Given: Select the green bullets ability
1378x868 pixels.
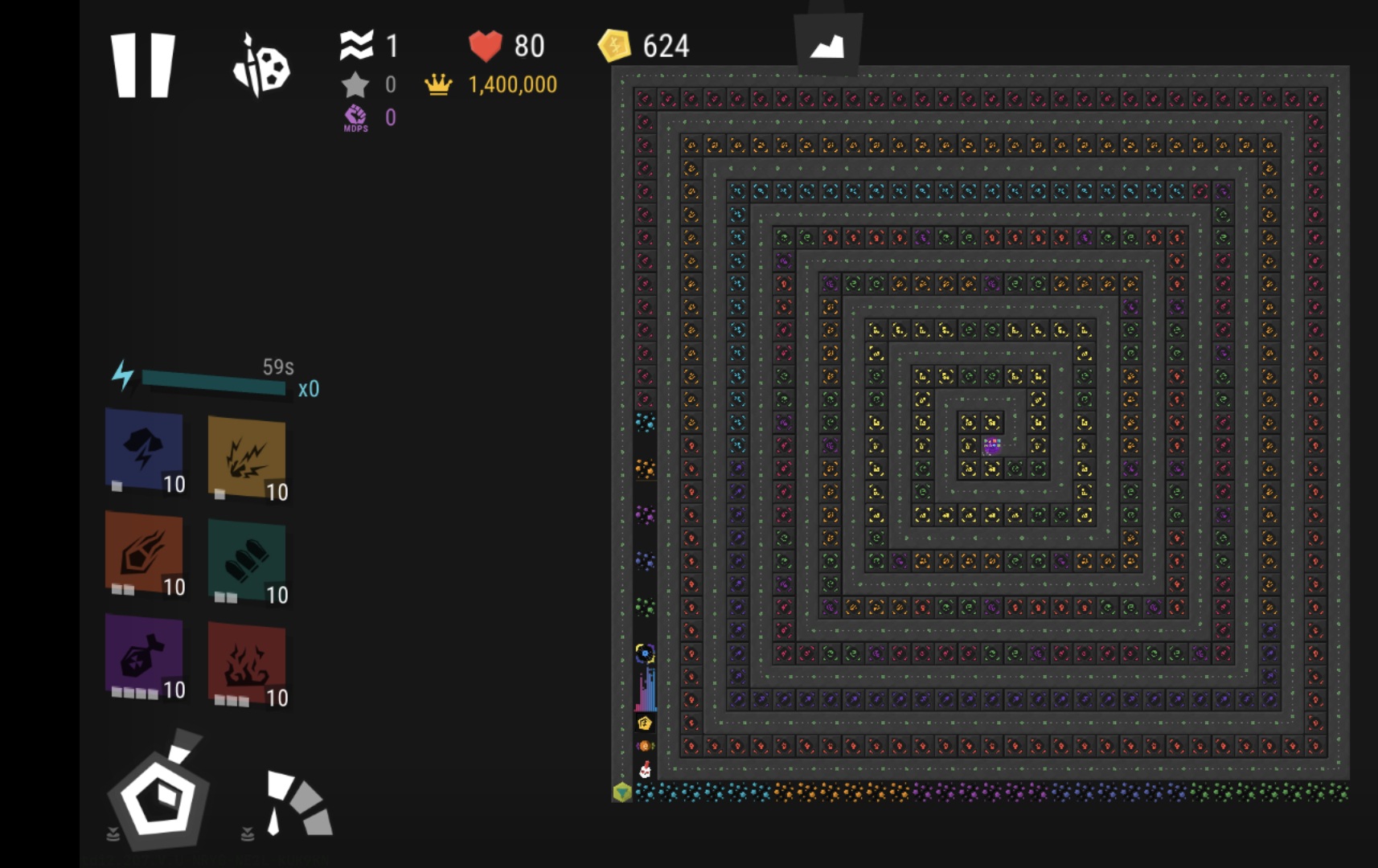Looking at the screenshot, I should (247, 560).
